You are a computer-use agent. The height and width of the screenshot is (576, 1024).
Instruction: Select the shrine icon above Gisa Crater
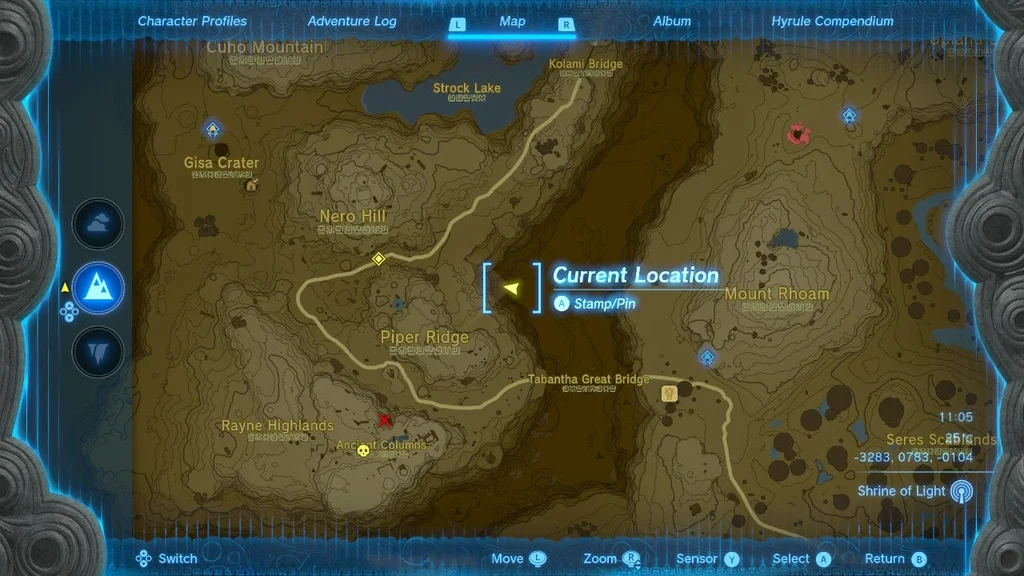212,128
